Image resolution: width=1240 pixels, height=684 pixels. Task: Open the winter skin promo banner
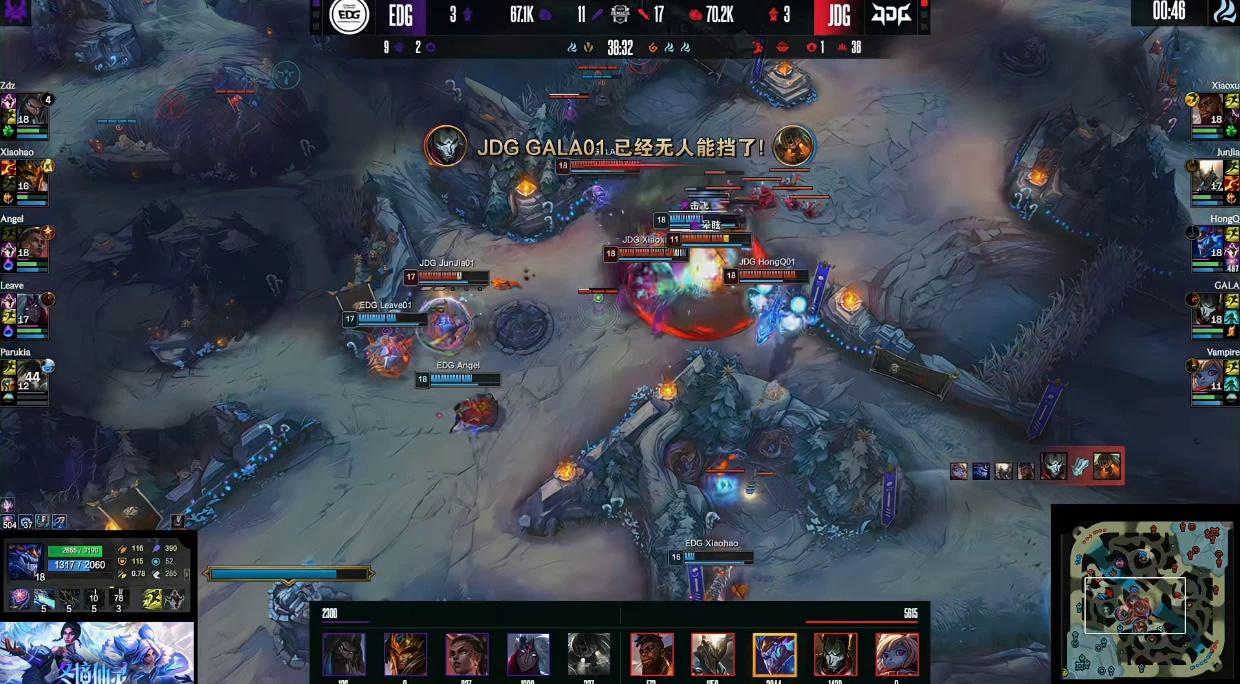(97, 653)
